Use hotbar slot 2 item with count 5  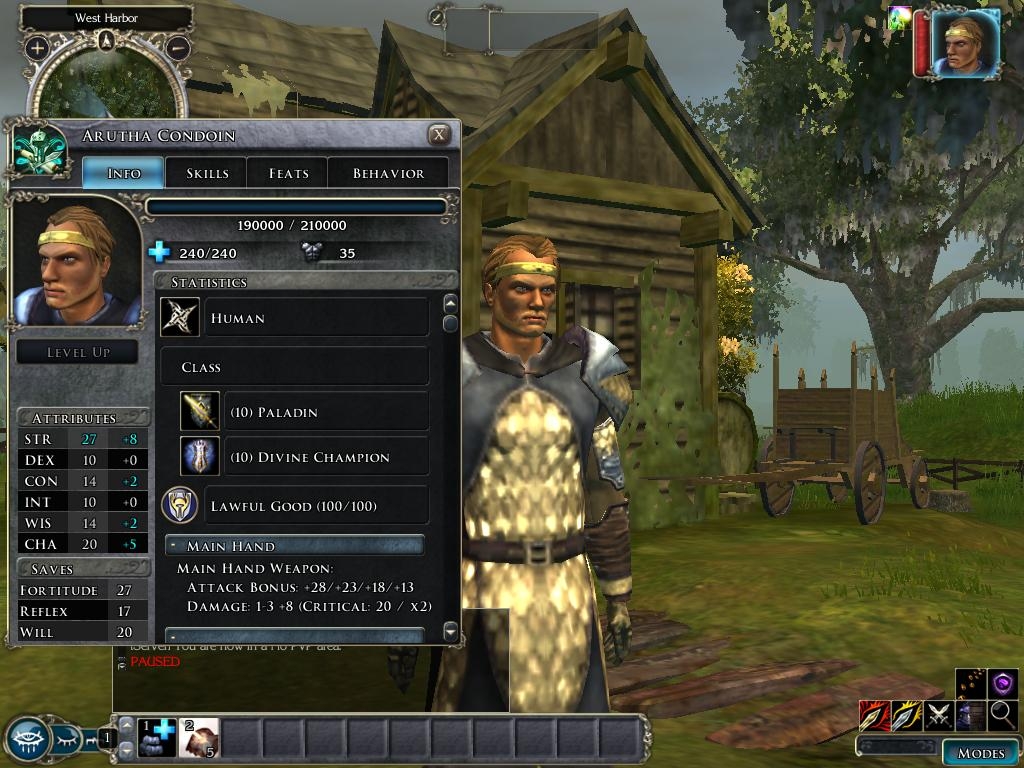[x=199, y=738]
